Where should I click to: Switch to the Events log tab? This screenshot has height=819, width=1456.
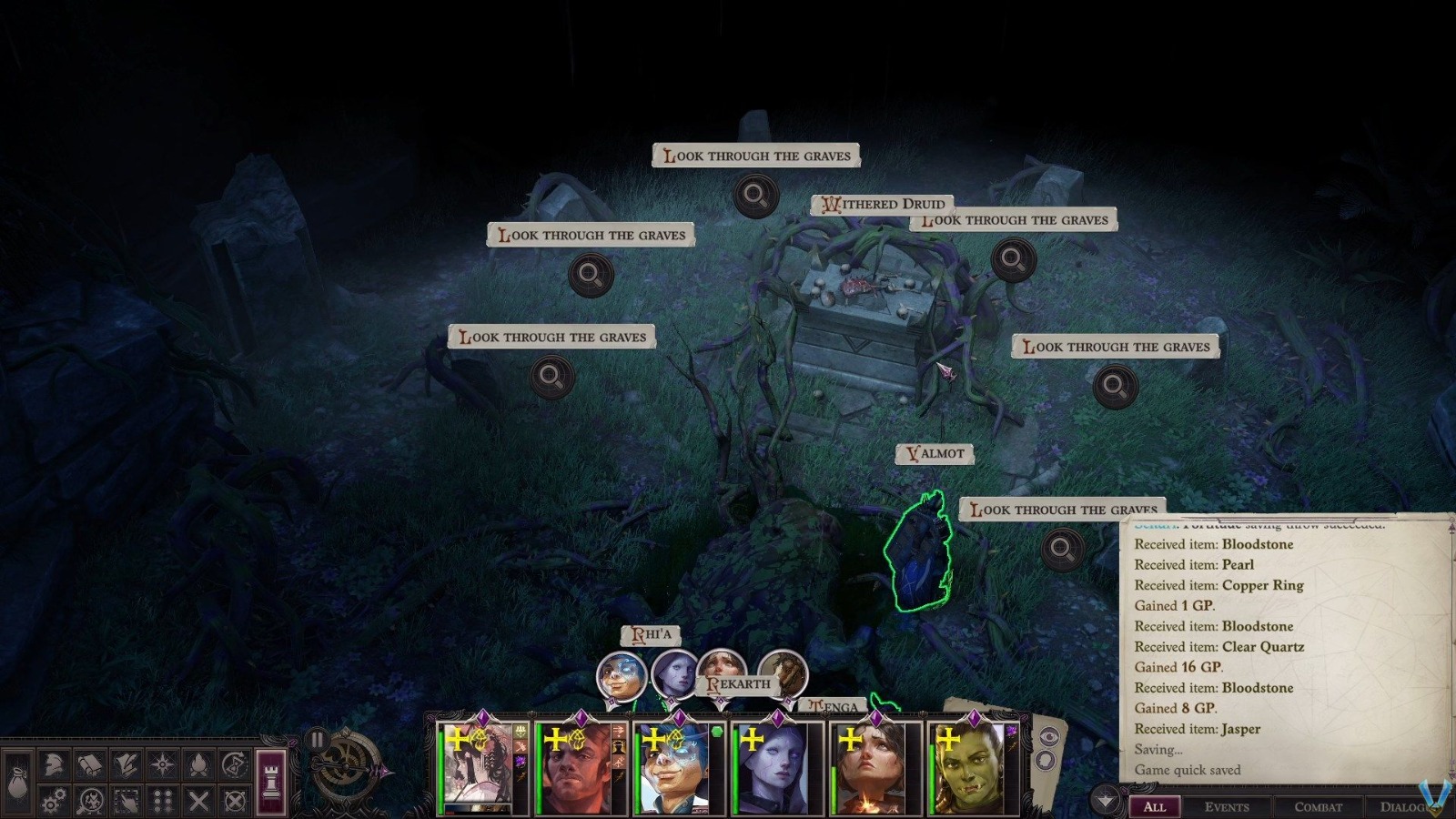pos(1228,807)
